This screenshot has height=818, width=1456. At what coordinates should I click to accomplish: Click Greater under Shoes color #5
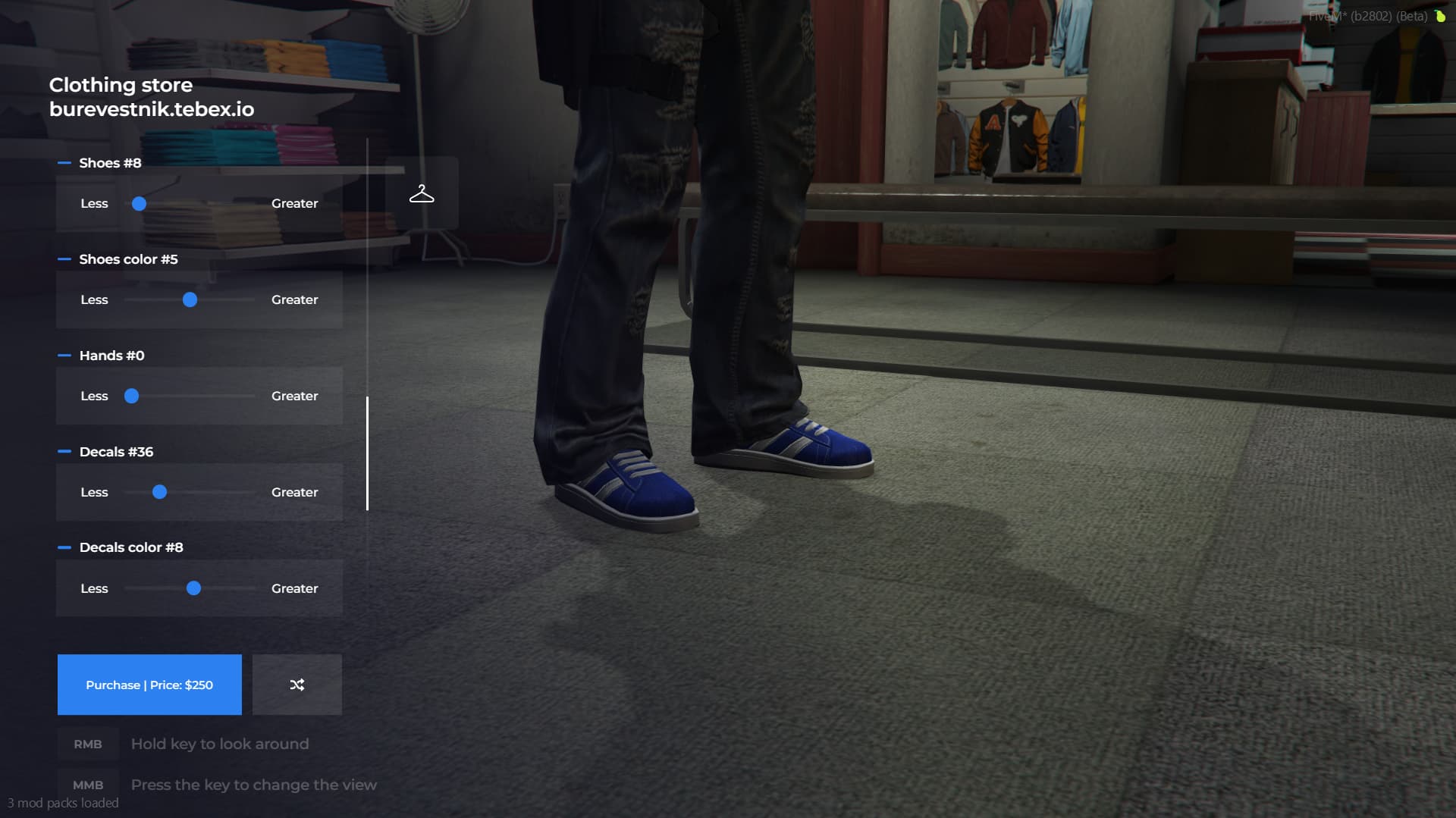pyautogui.click(x=295, y=299)
